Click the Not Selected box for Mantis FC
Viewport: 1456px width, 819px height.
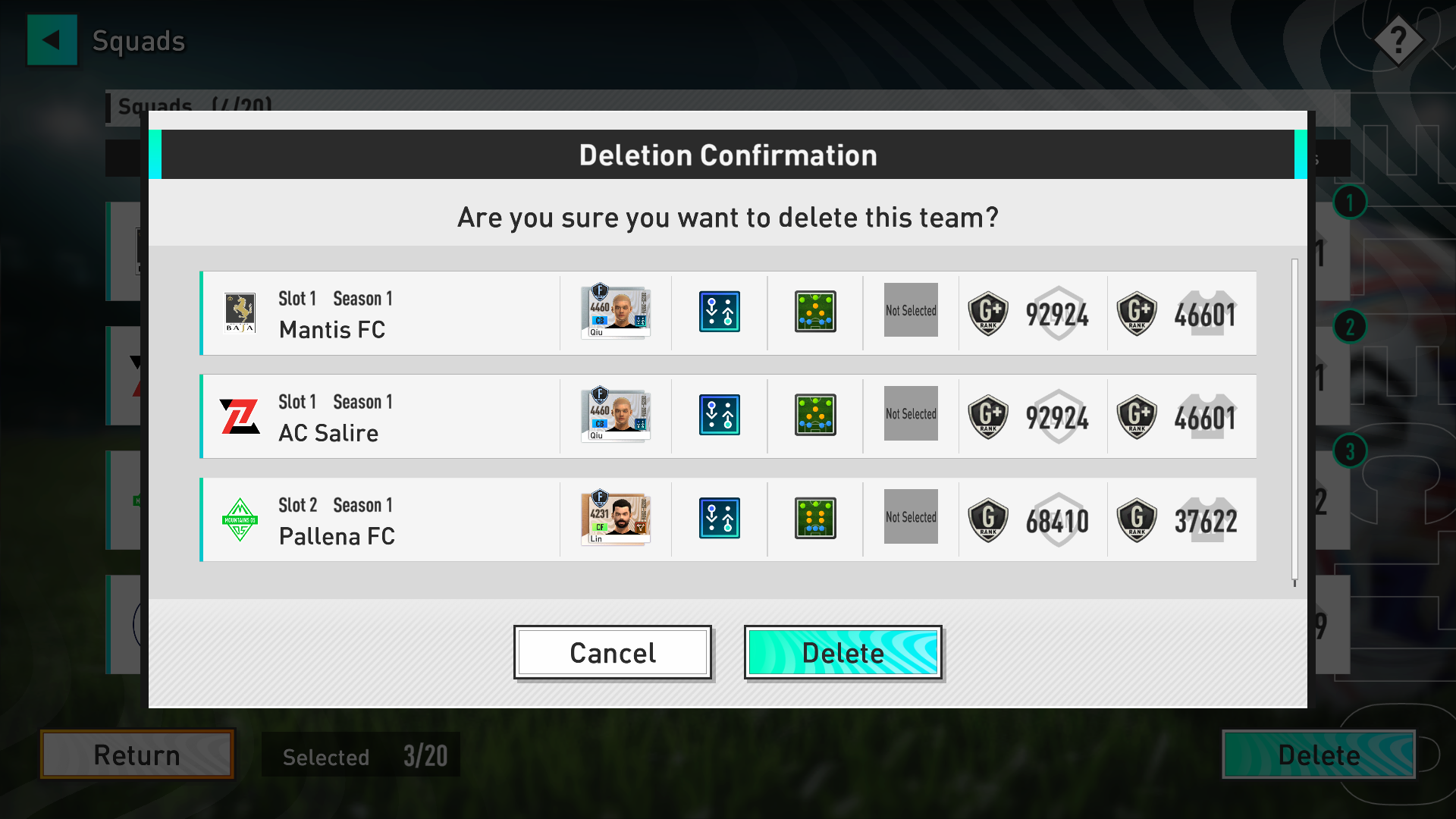pyautogui.click(x=910, y=311)
